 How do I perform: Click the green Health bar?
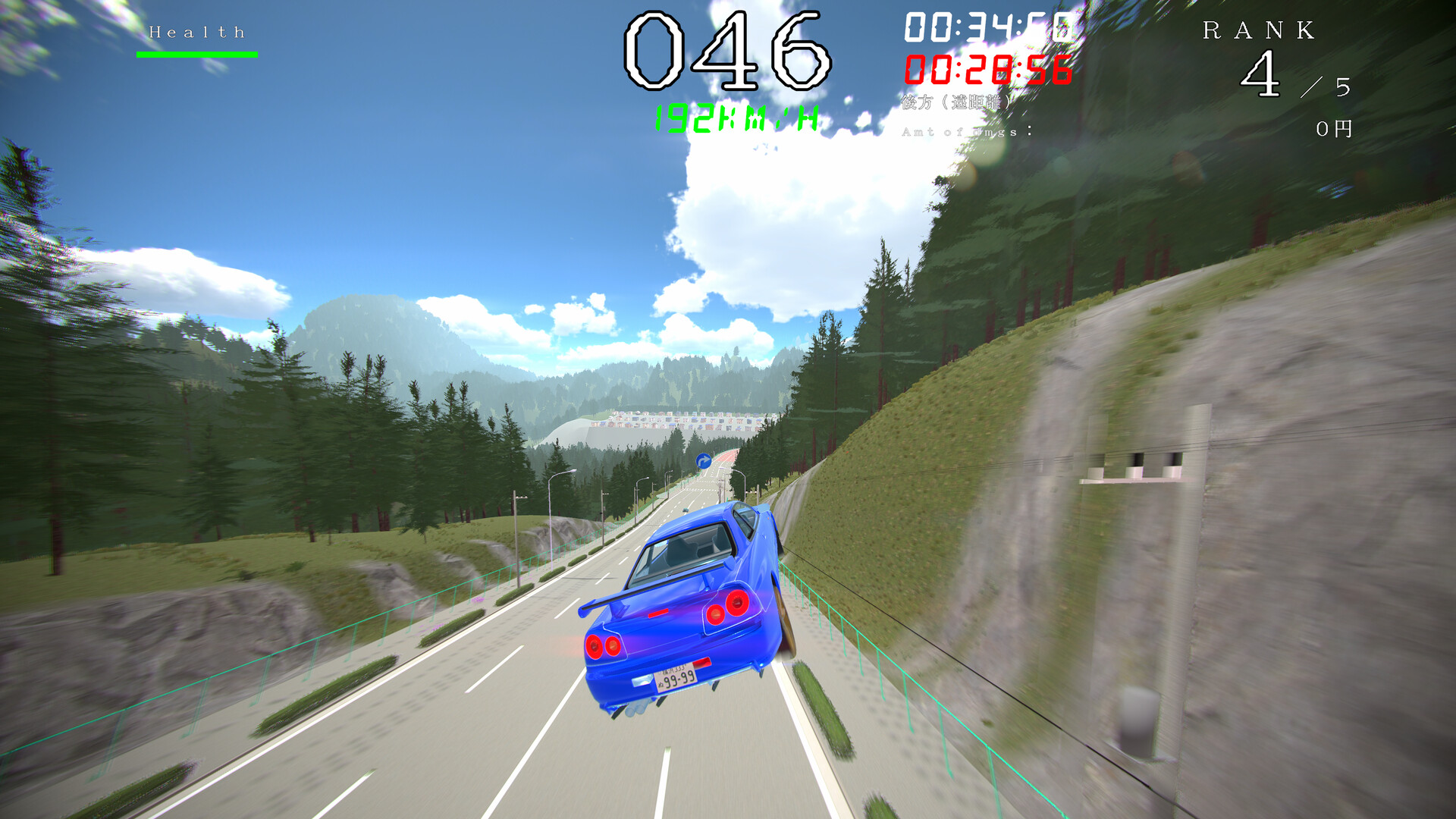tap(196, 53)
